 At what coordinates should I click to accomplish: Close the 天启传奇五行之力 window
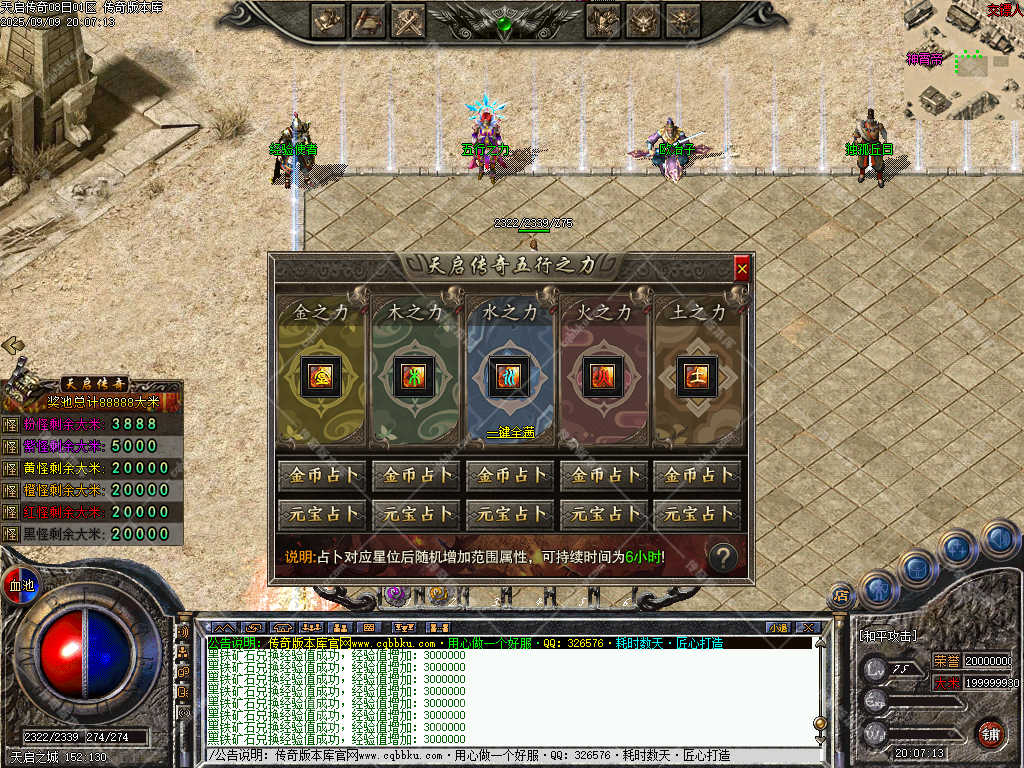pos(742,268)
